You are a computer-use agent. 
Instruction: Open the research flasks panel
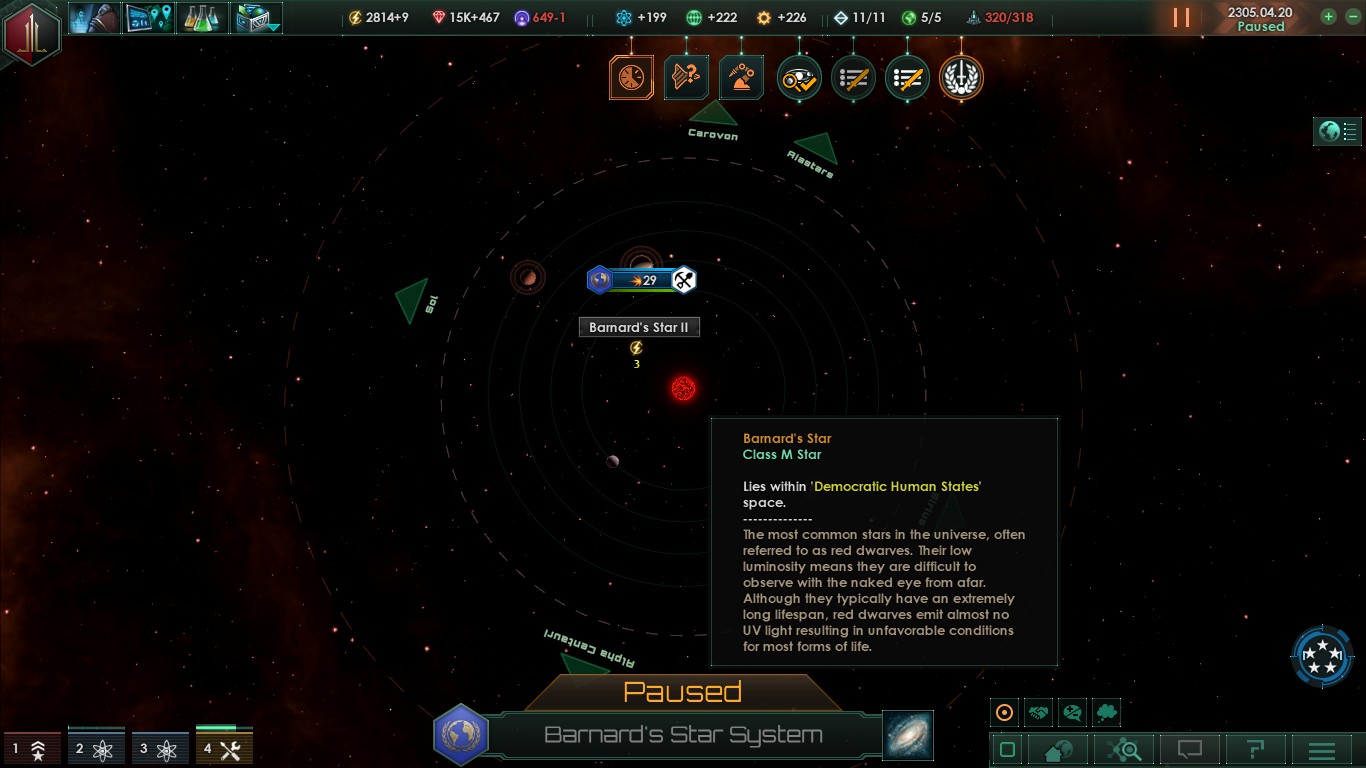click(203, 17)
